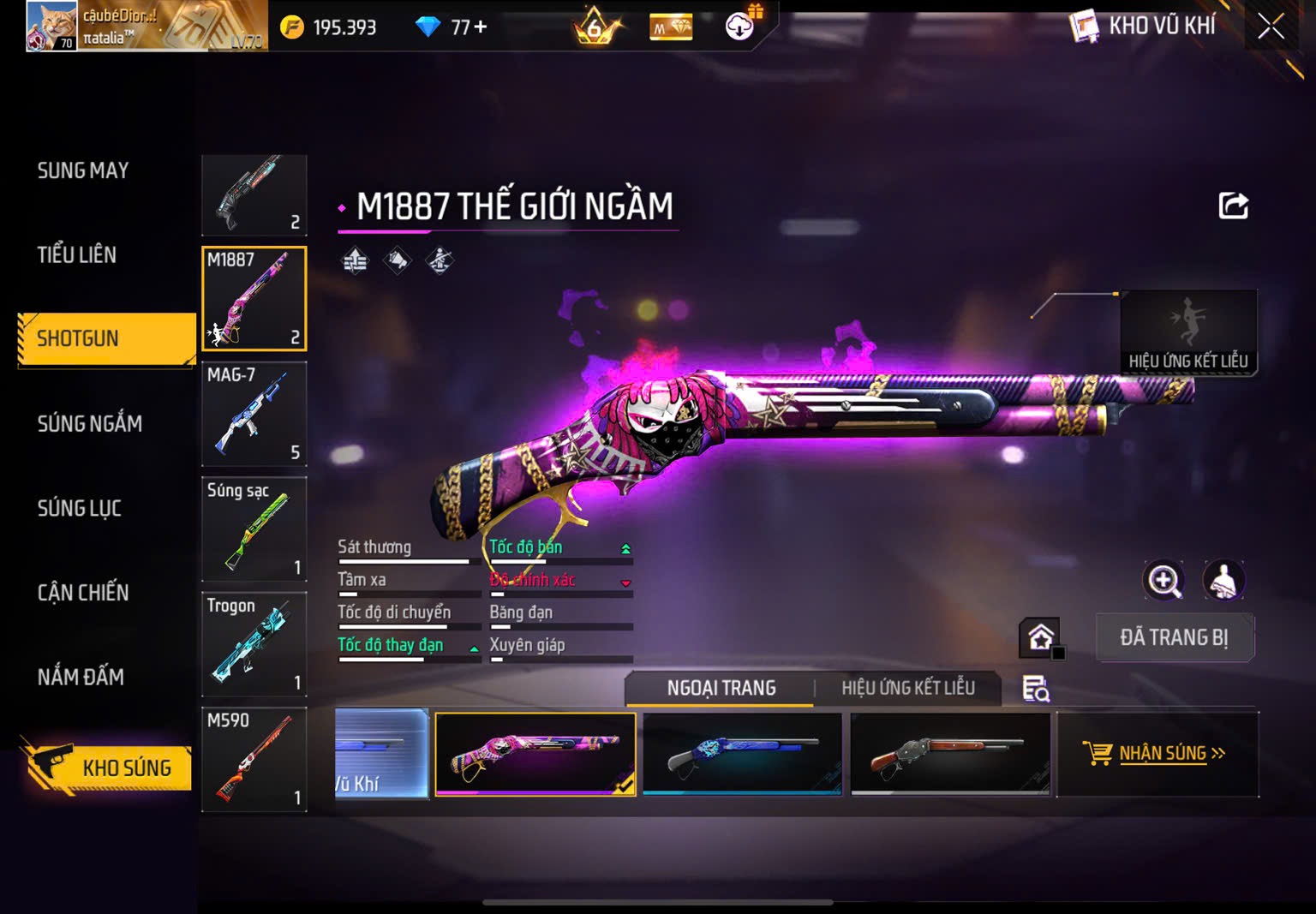This screenshot has width=1316, height=914.
Task: Open the SÚNG NGẮM category
Action: (x=90, y=423)
